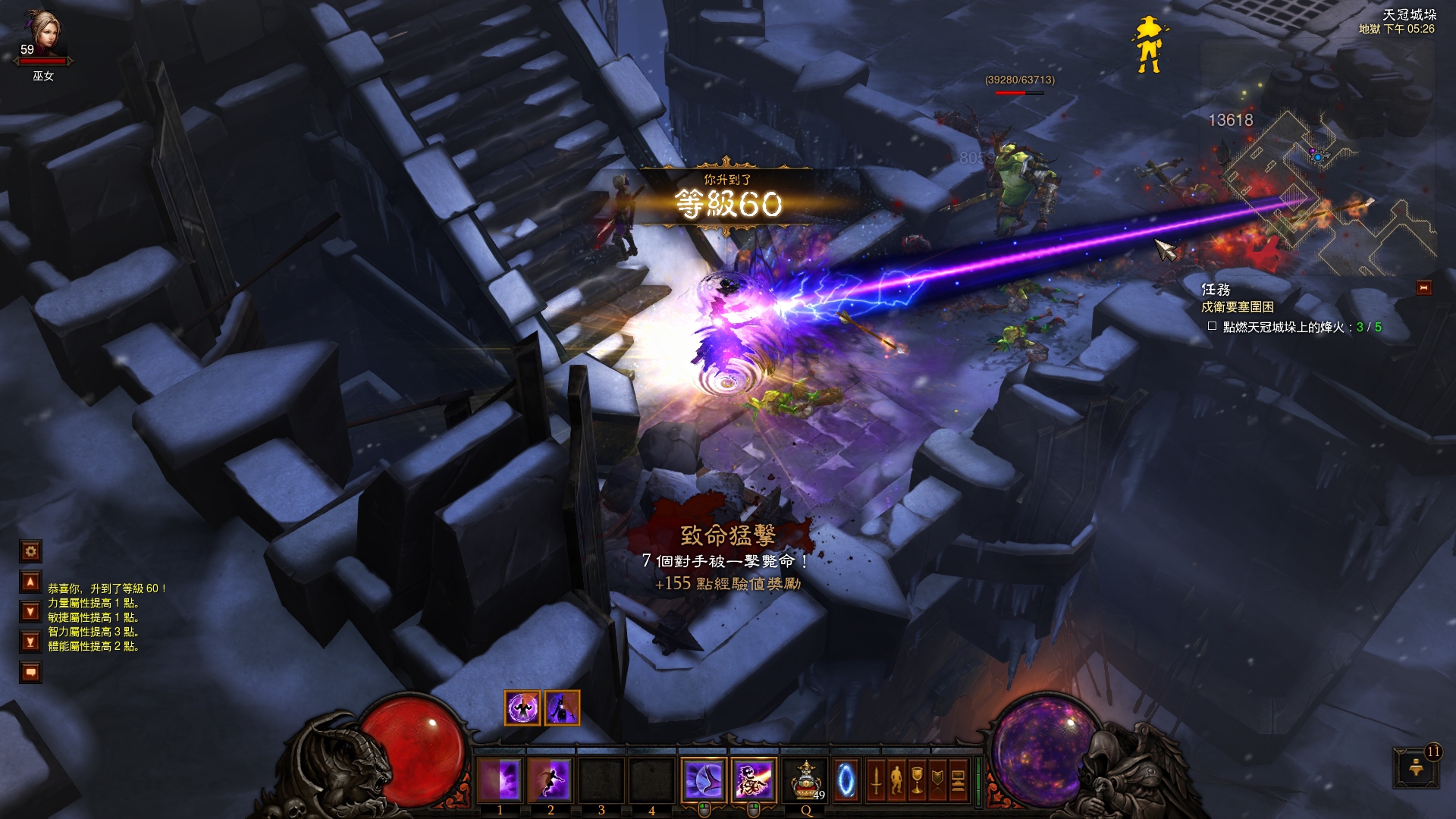Open the banner menu button
Viewport: 1456px width, 819px height.
click(937, 780)
